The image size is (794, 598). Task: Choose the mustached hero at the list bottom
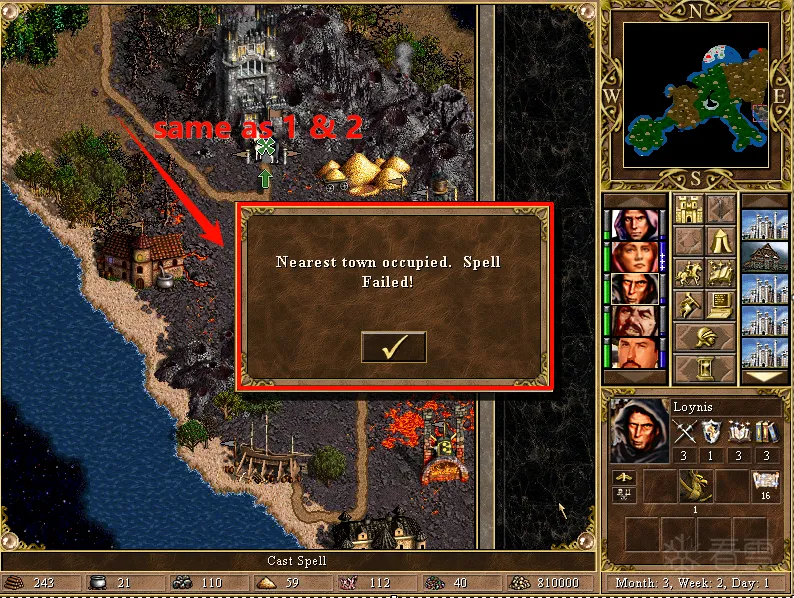tap(634, 354)
